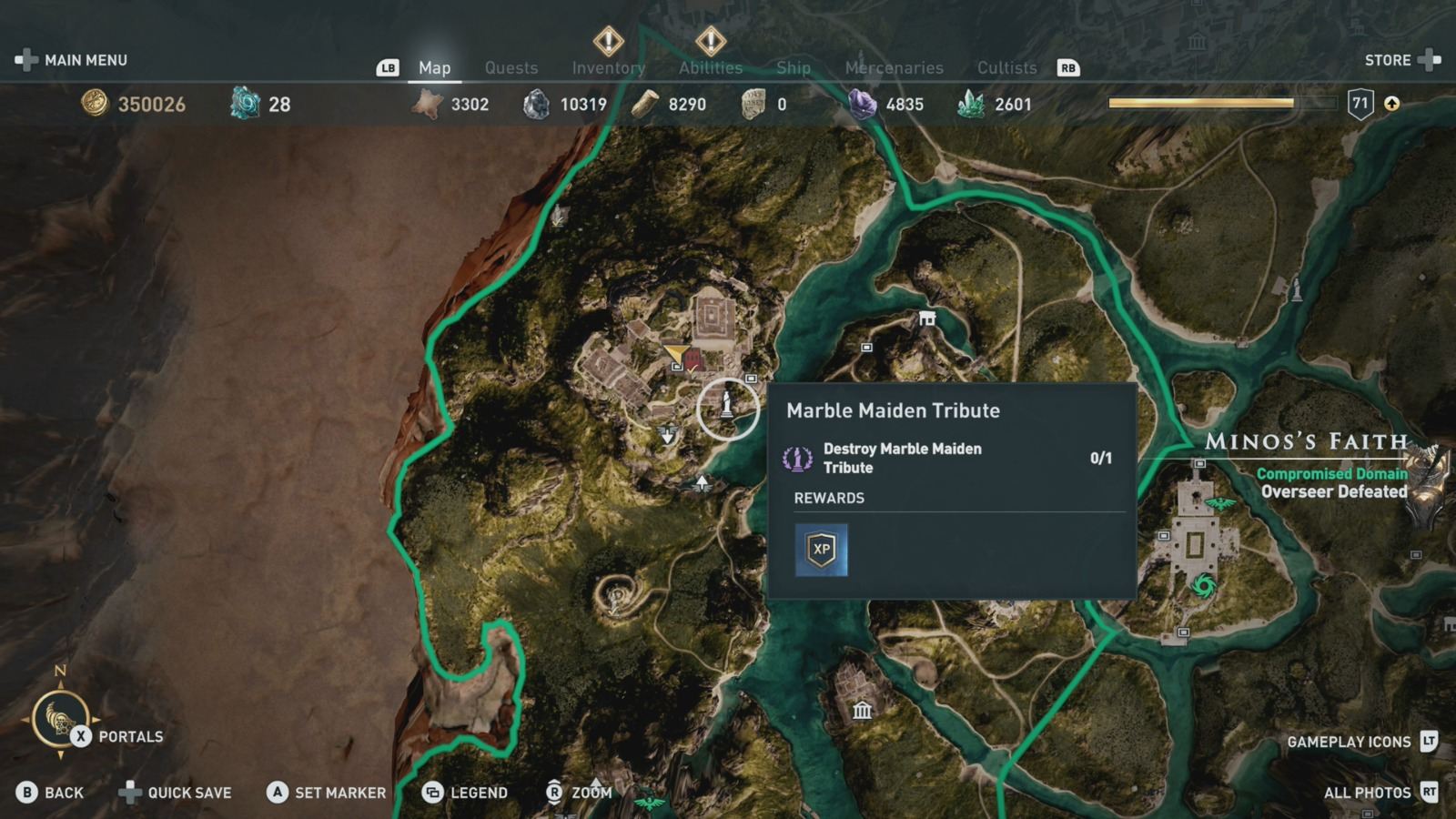Screen dimensions: 1456x819
Task: Open the Cultists screen
Action: 1007,67
